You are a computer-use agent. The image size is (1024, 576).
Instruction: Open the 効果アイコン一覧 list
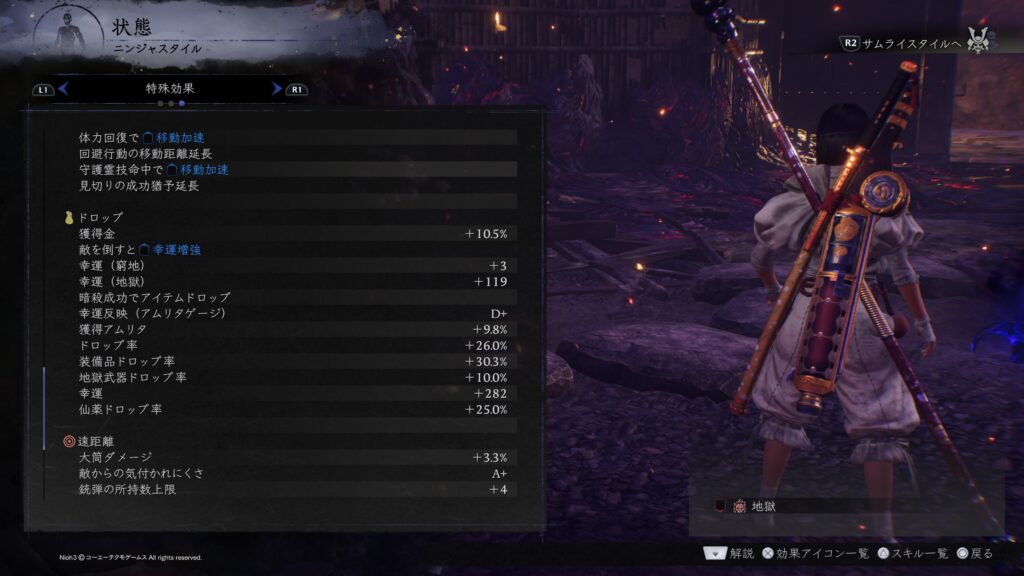(811, 552)
